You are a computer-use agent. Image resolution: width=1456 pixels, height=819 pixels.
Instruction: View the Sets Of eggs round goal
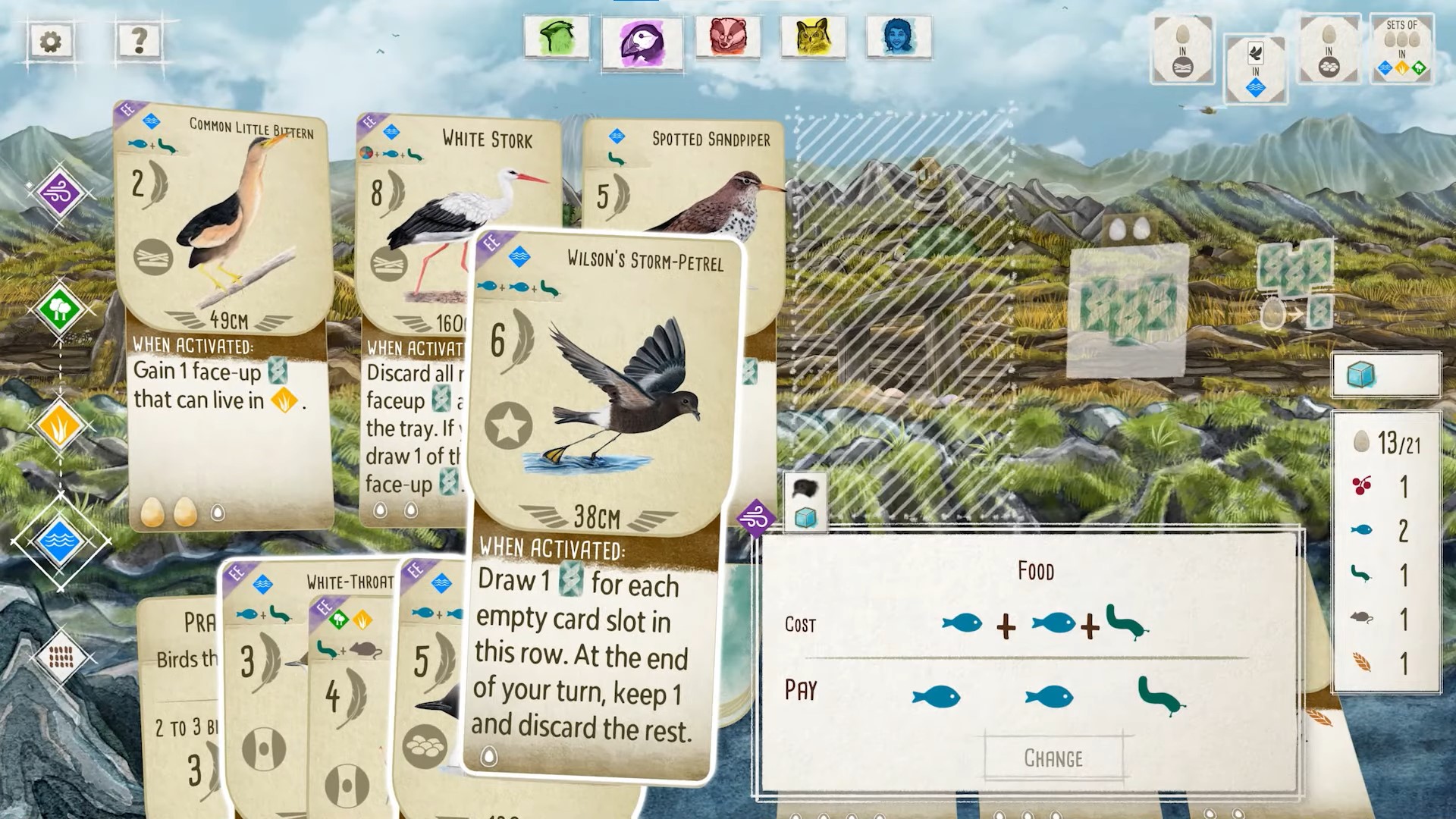pos(1401,50)
